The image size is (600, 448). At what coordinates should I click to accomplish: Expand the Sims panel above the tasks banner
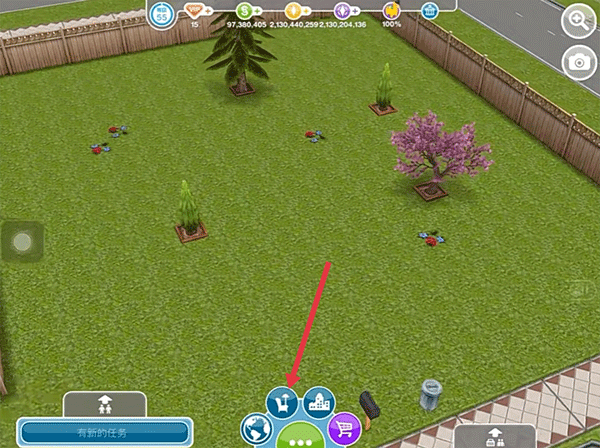pos(104,404)
